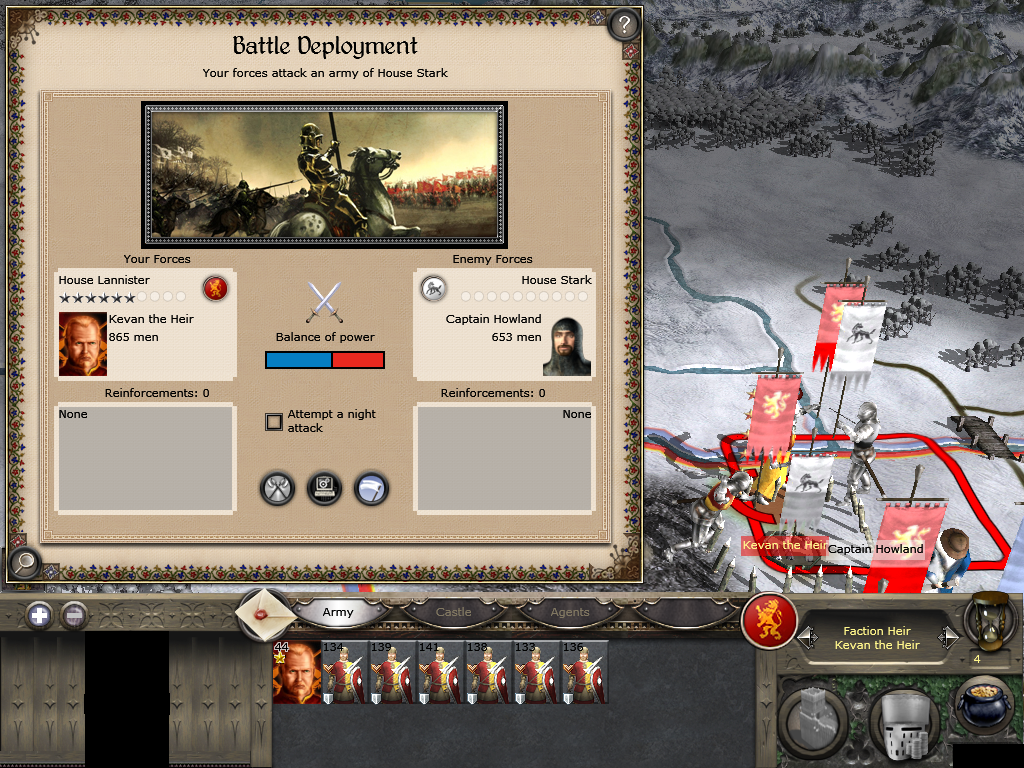Withdraw using the white flag button
The width and height of the screenshot is (1024, 768).
pyautogui.click(x=371, y=489)
